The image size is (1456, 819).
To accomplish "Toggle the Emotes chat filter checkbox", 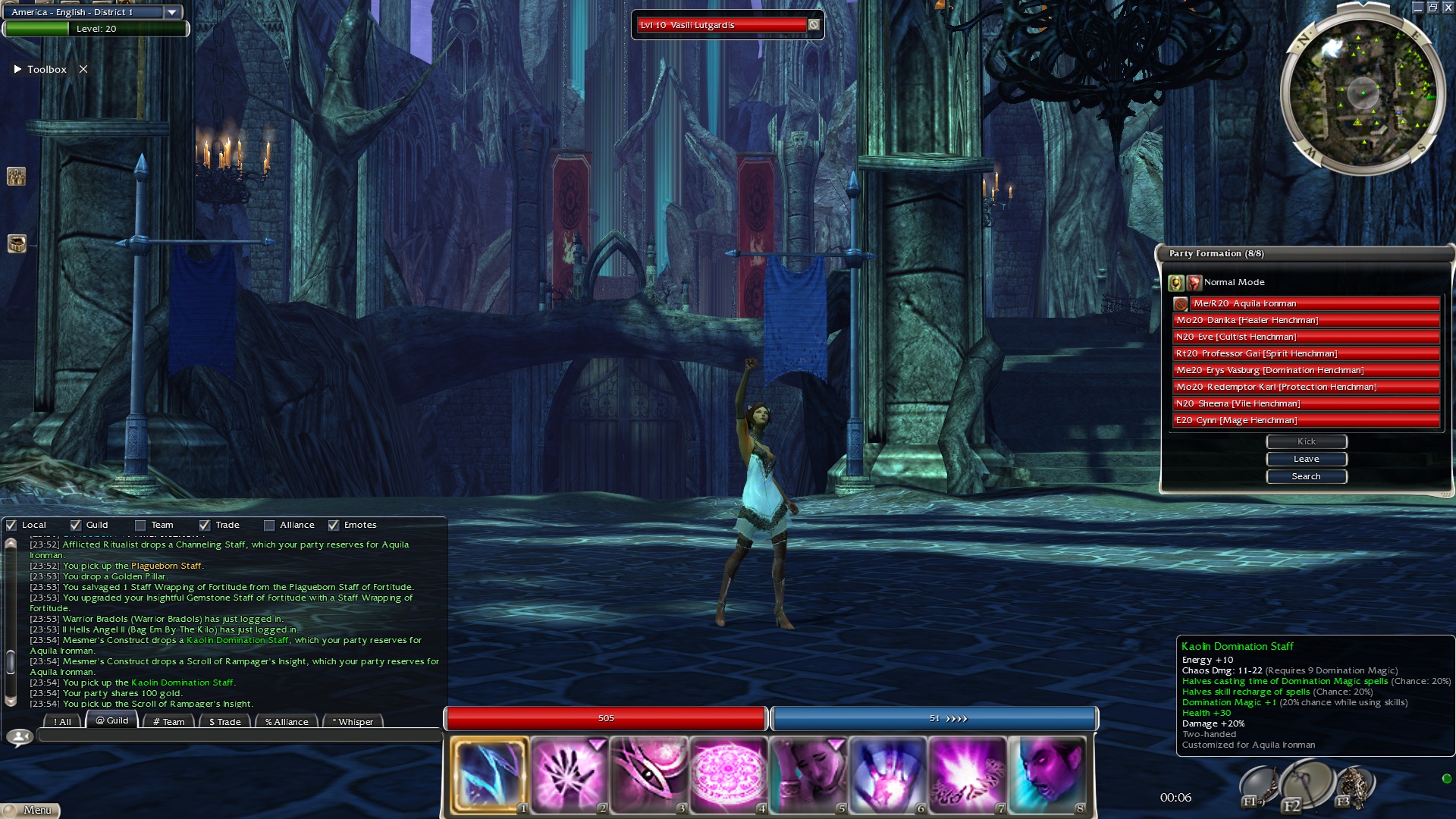I will tap(334, 525).
